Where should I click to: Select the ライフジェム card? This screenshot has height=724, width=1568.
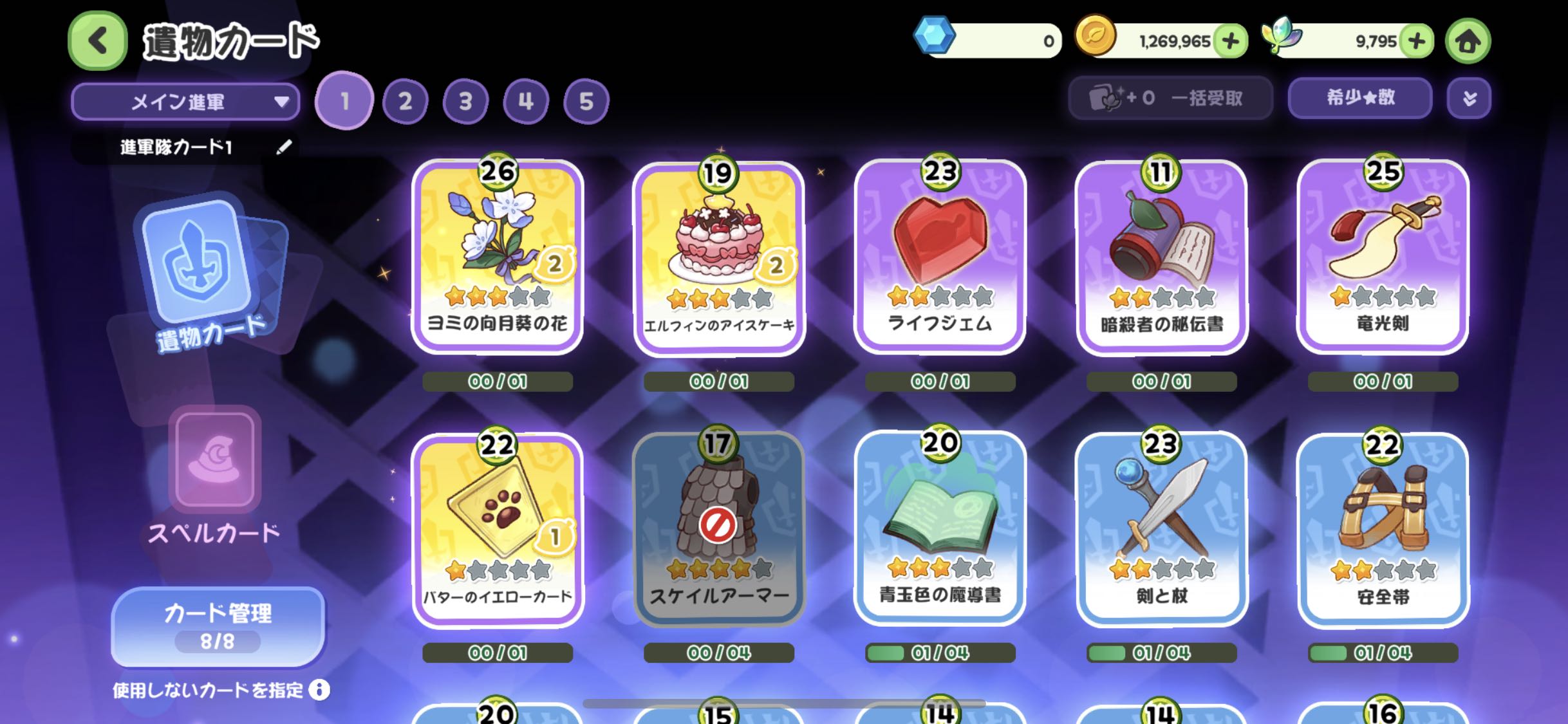pos(940,257)
